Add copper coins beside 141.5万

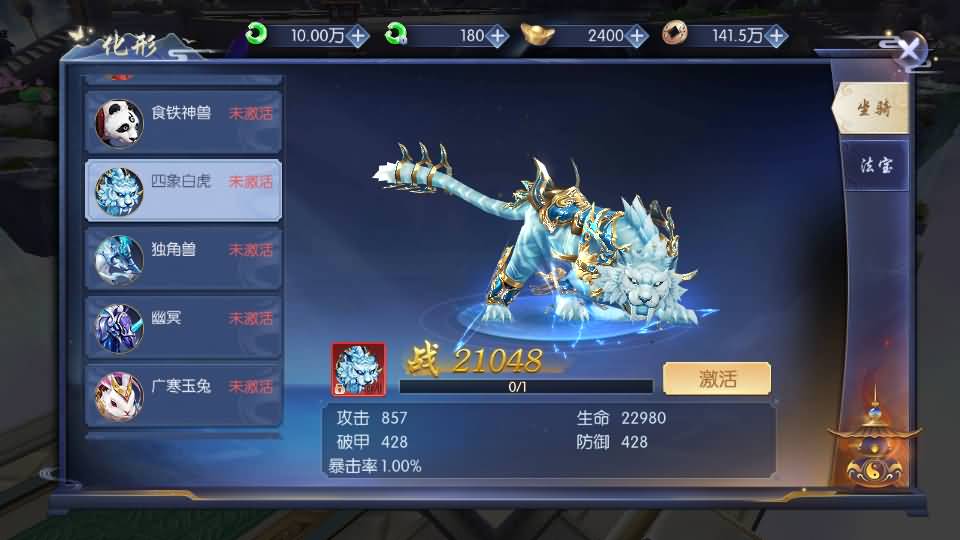[776, 36]
